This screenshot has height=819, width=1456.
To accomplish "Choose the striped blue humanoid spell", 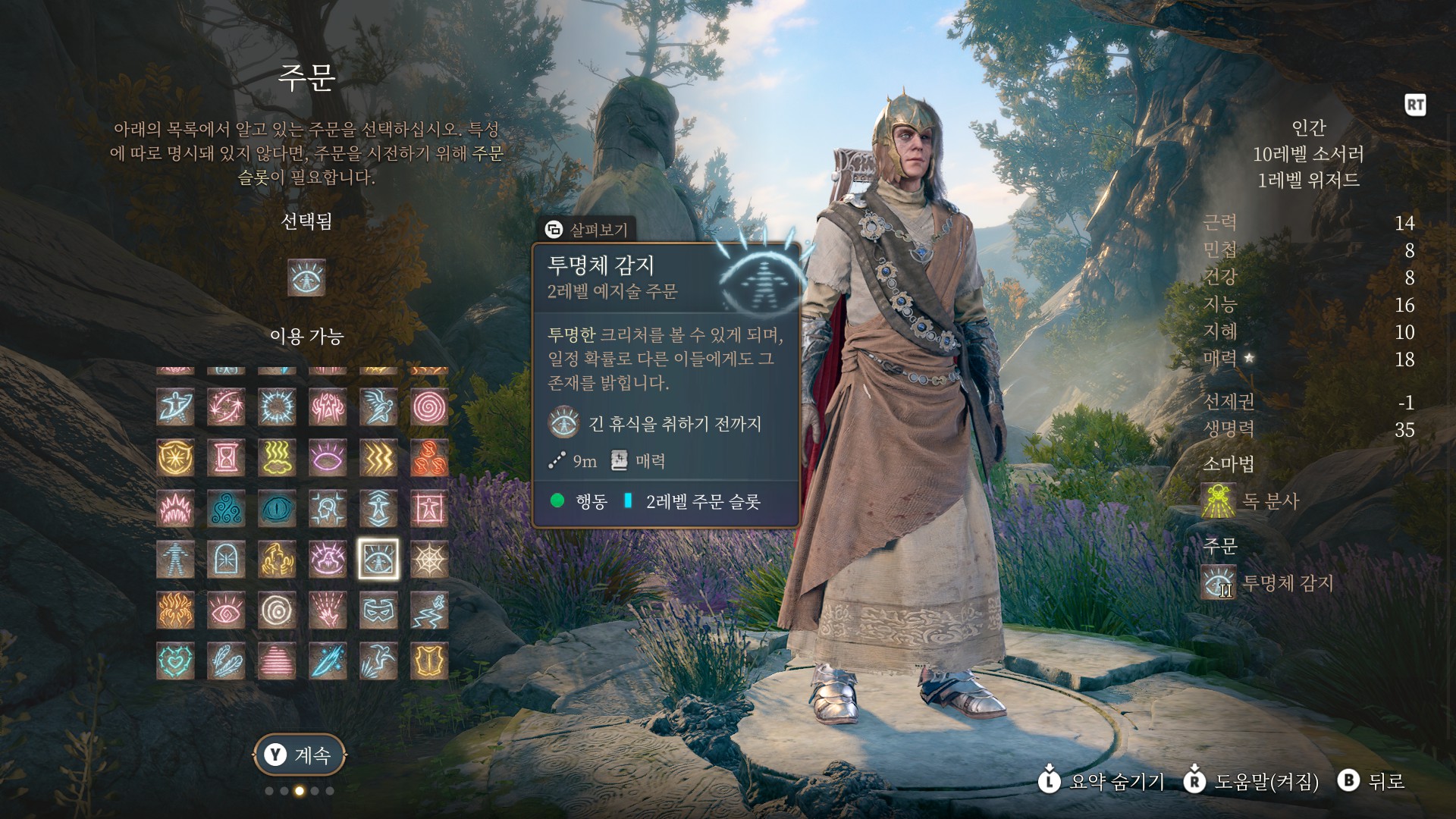I will [x=175, y=560].
